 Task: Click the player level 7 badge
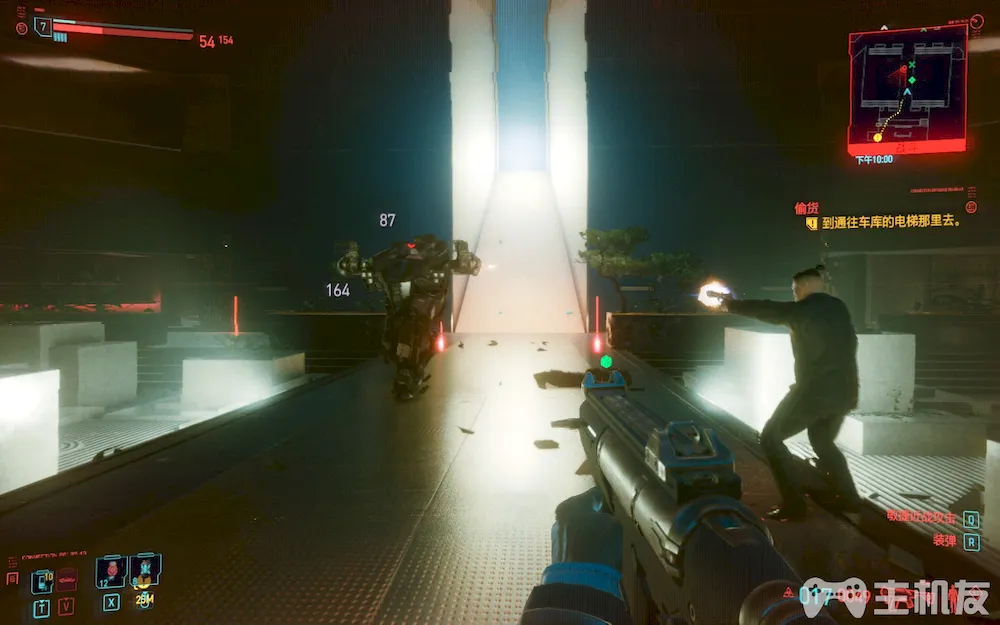point(43,27)
